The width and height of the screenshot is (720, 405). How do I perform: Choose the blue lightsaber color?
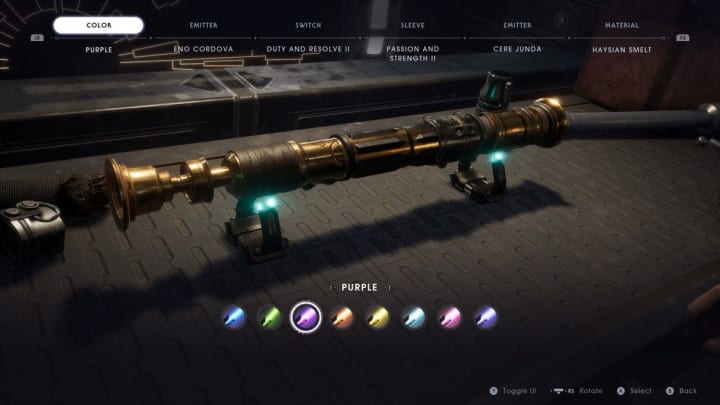(x=234, y=318)
